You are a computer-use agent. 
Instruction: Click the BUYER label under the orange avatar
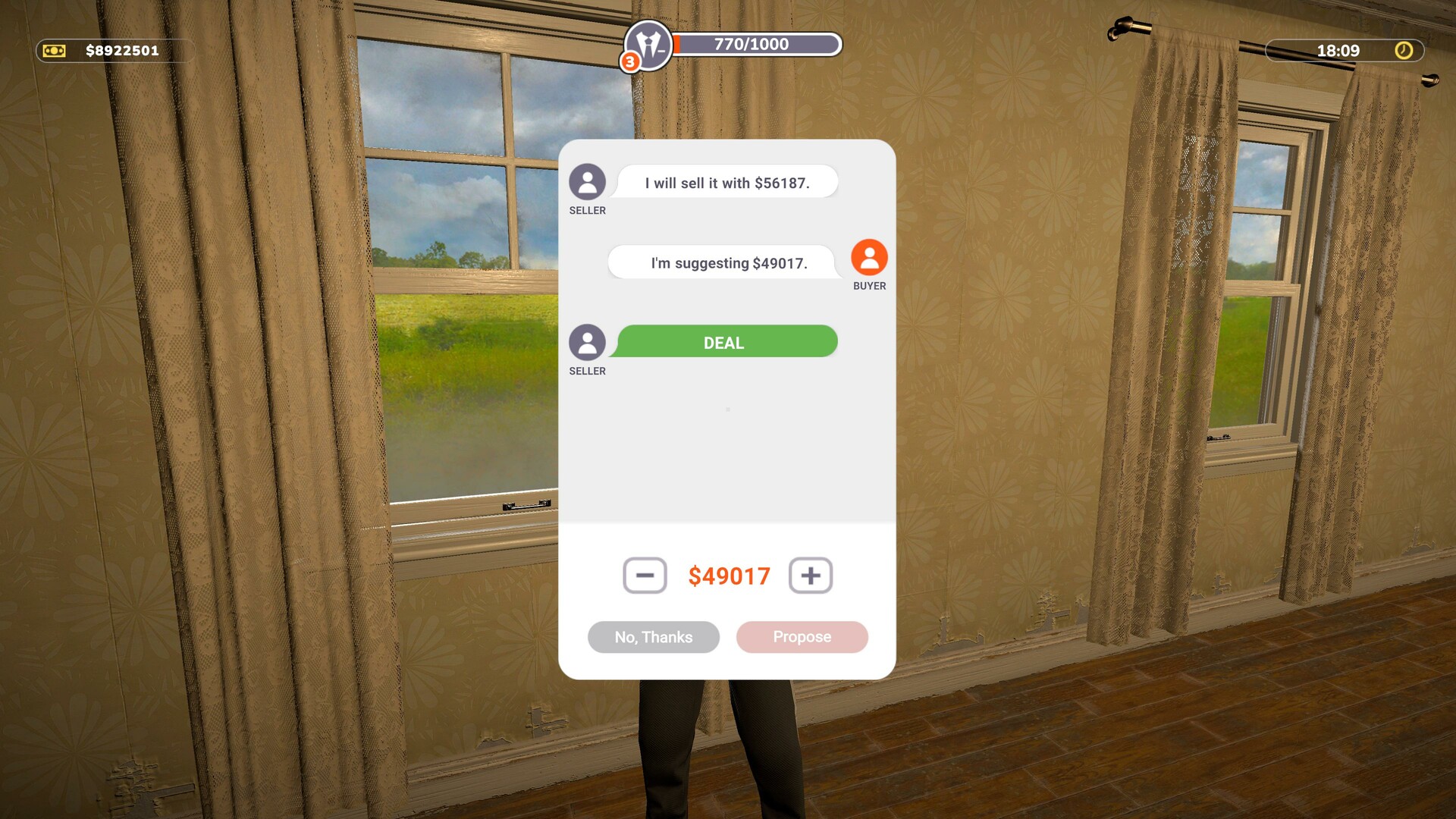coord(869,287)
